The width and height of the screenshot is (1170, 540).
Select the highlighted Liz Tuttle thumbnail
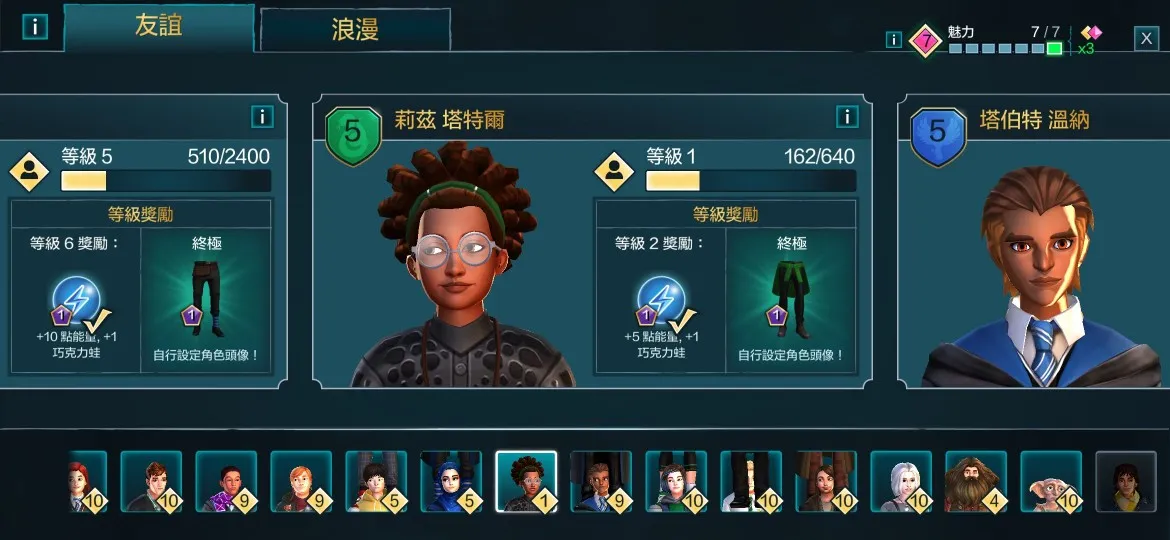pos(526,481)
